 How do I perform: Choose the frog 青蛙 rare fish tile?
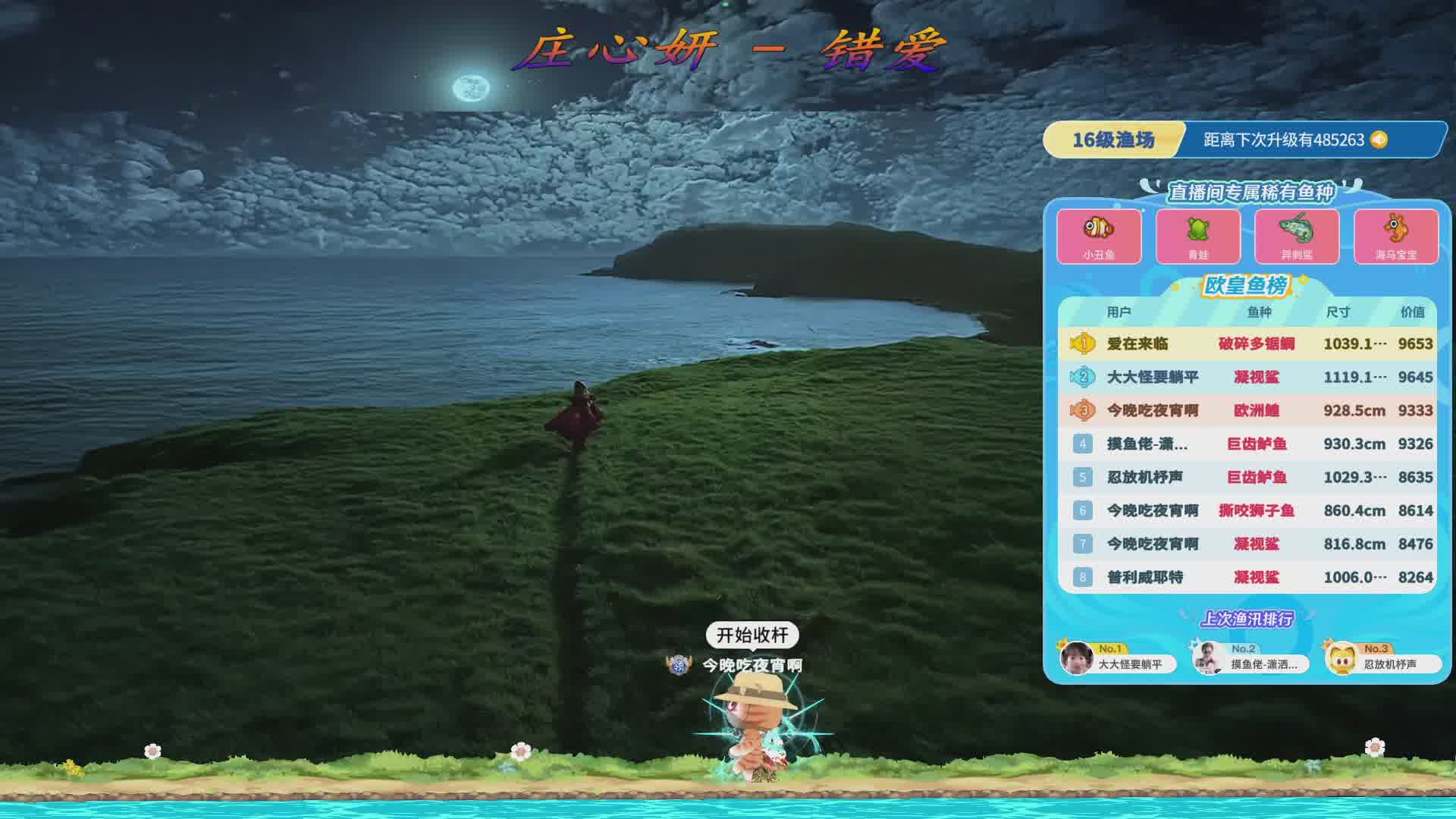click(1198, 236)
